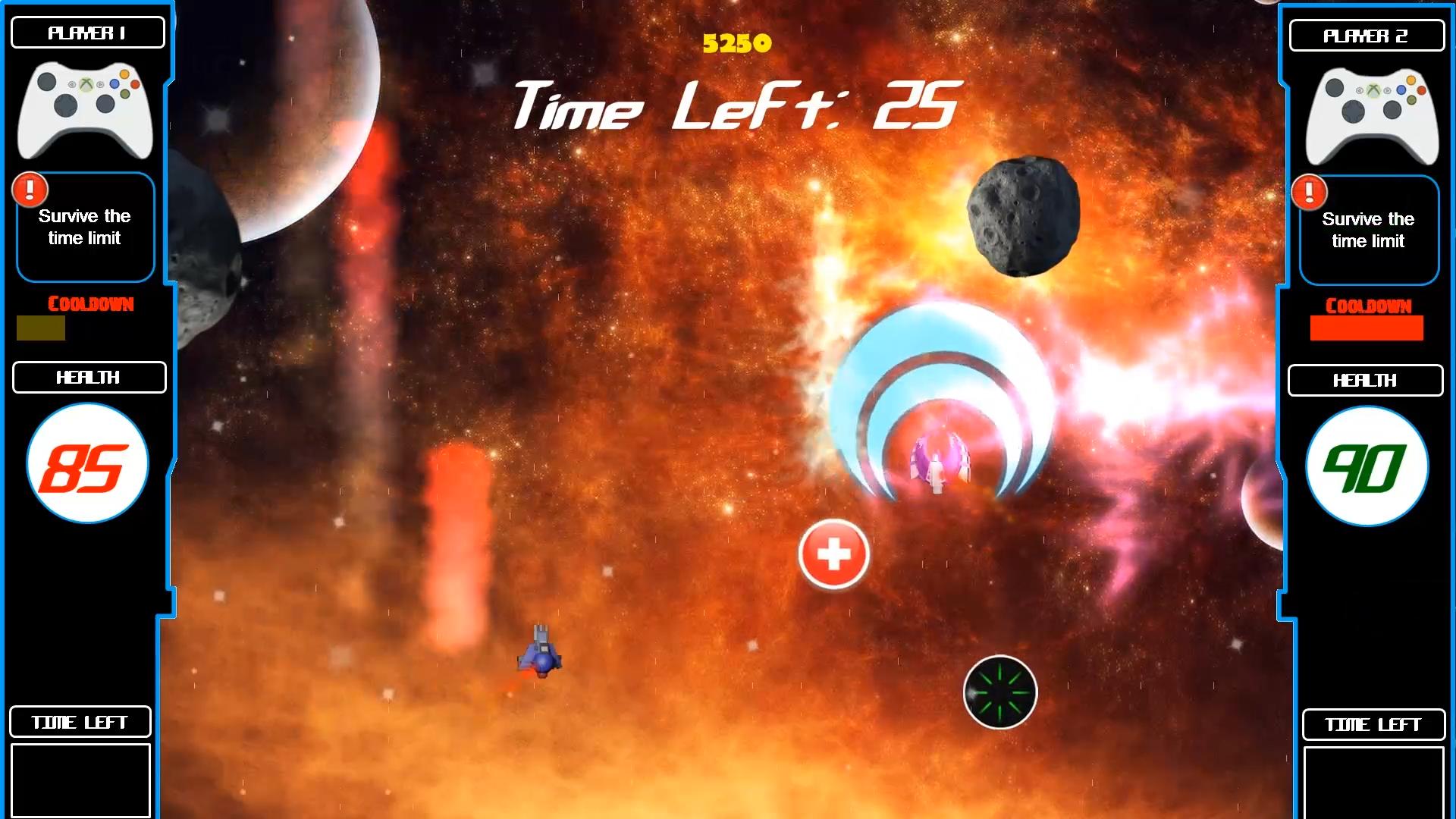Screen dimensions: 1456x819
Task: Click Player 2's red Cooldown bar
Action: [1366, 329]
